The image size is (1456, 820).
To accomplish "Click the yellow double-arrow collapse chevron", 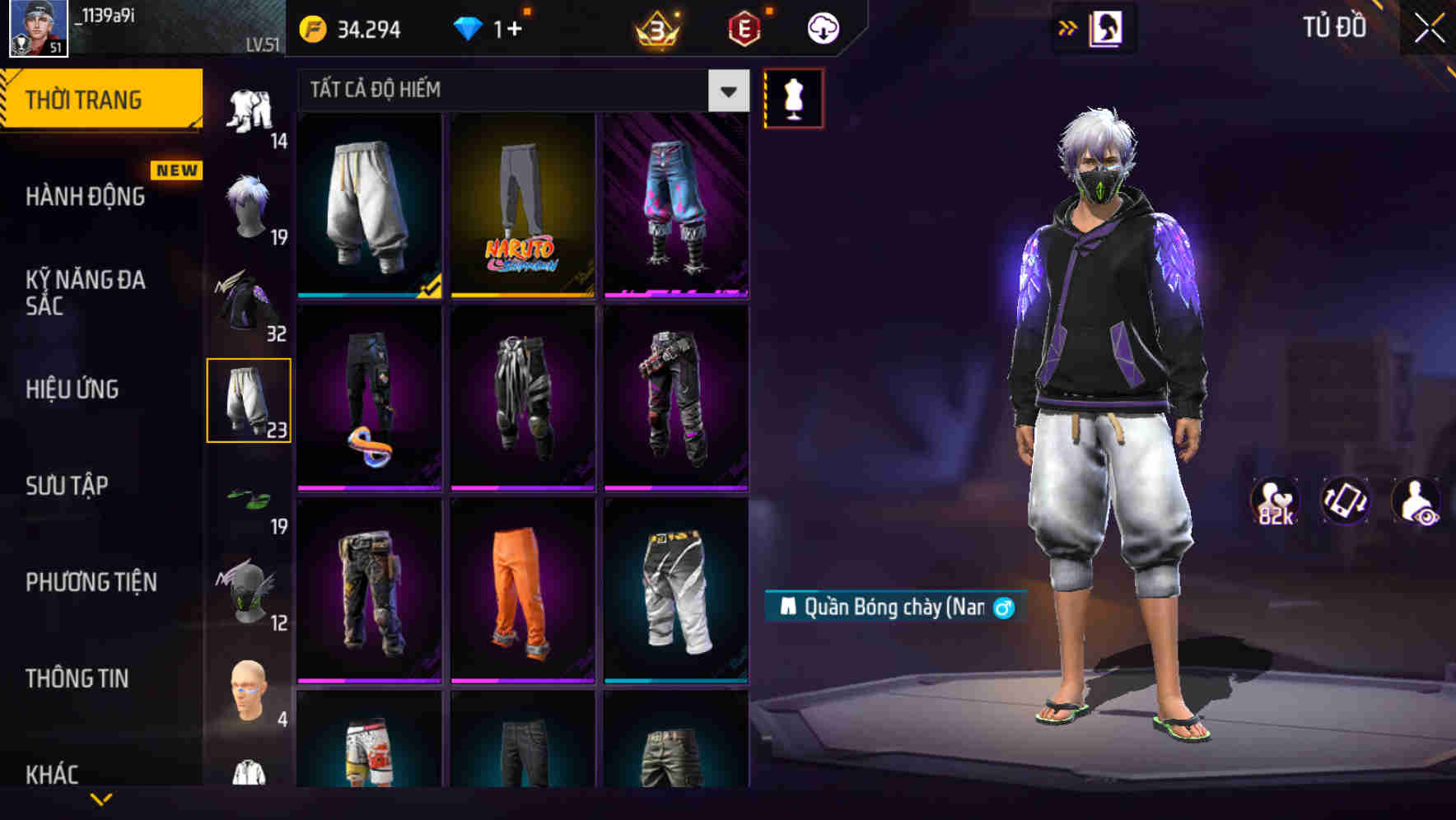I will click(1067, 27).
